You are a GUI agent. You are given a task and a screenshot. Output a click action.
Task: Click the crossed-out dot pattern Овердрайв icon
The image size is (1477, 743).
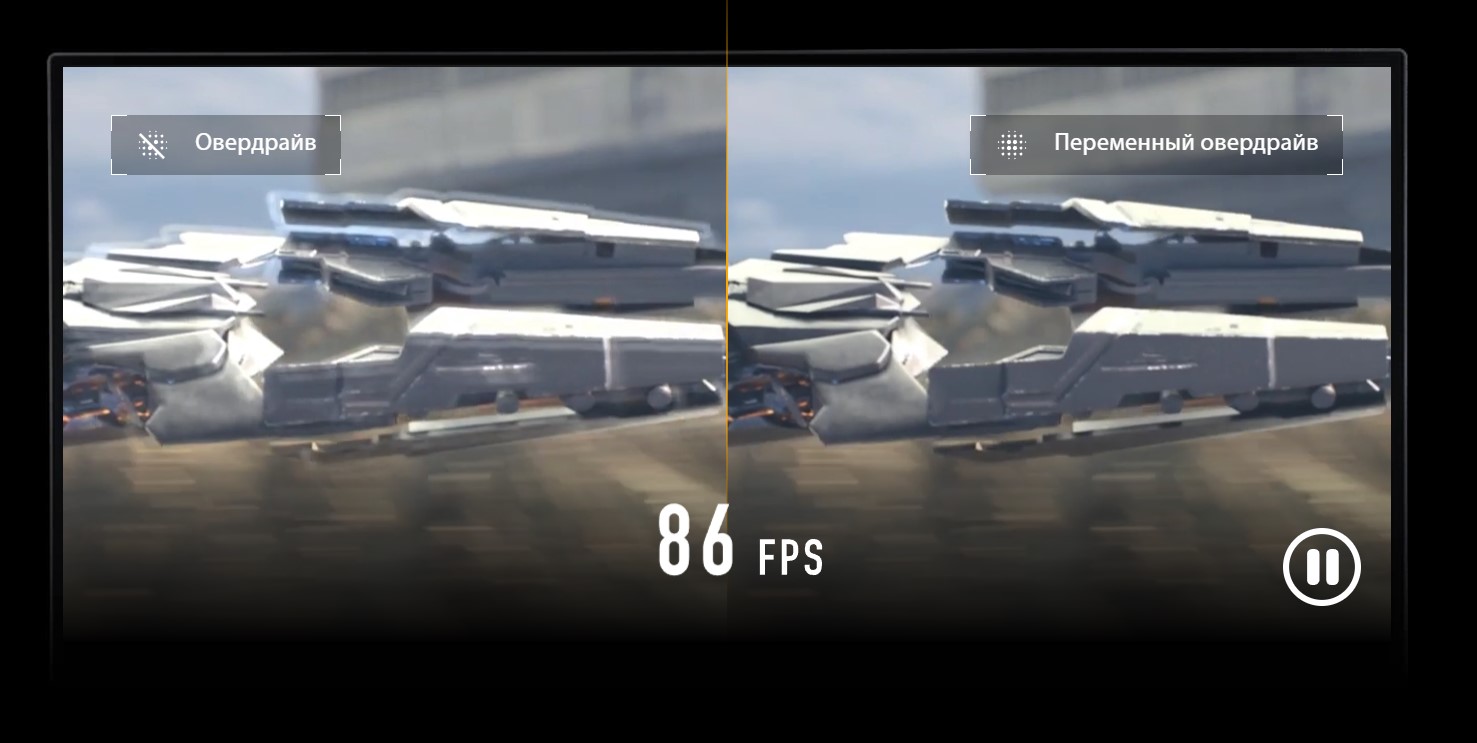[x=152, y=143]
